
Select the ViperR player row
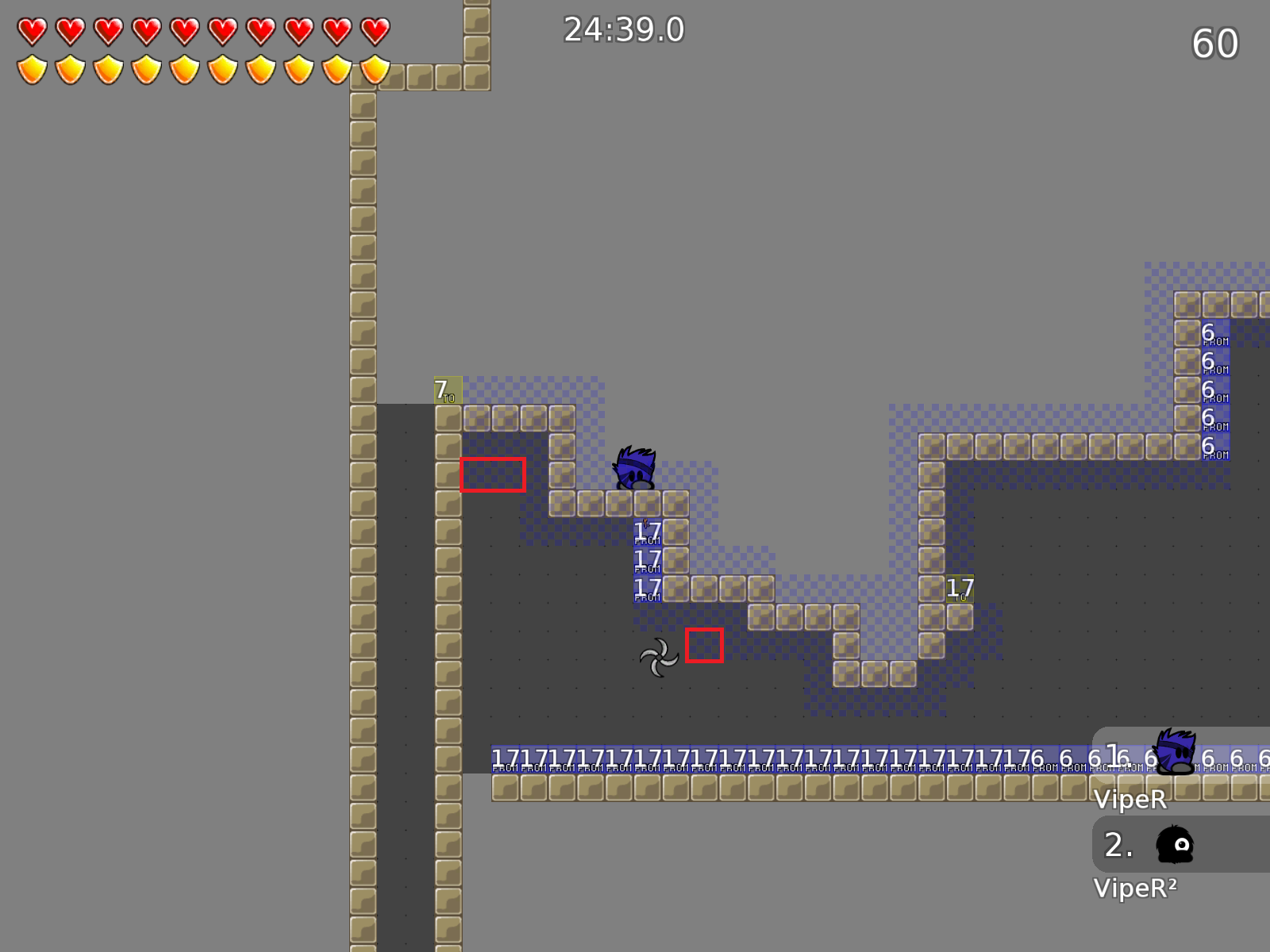(1181, 755)
